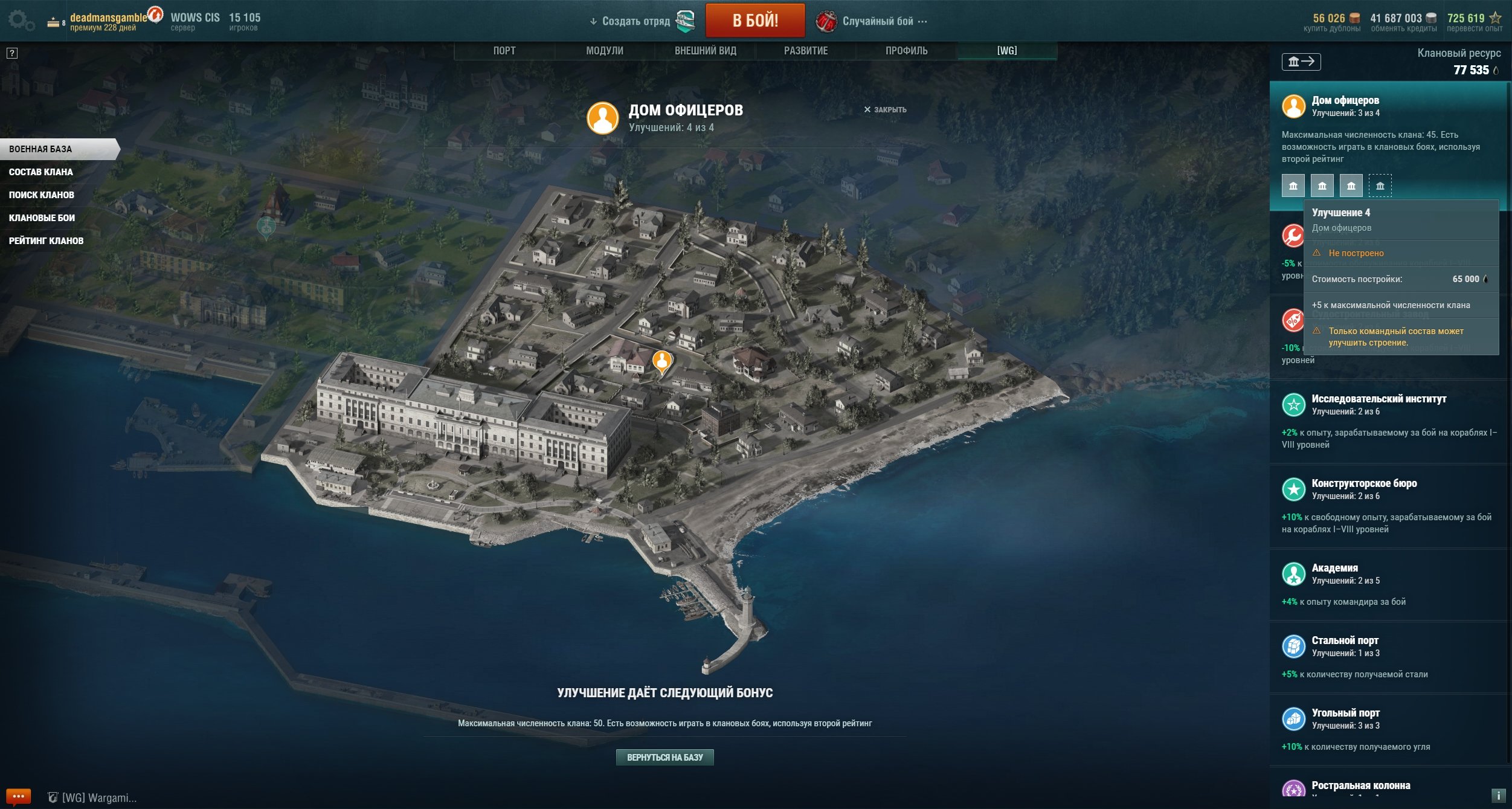
Task: Open the chat speech-bubble button
Action: [18, 797]
